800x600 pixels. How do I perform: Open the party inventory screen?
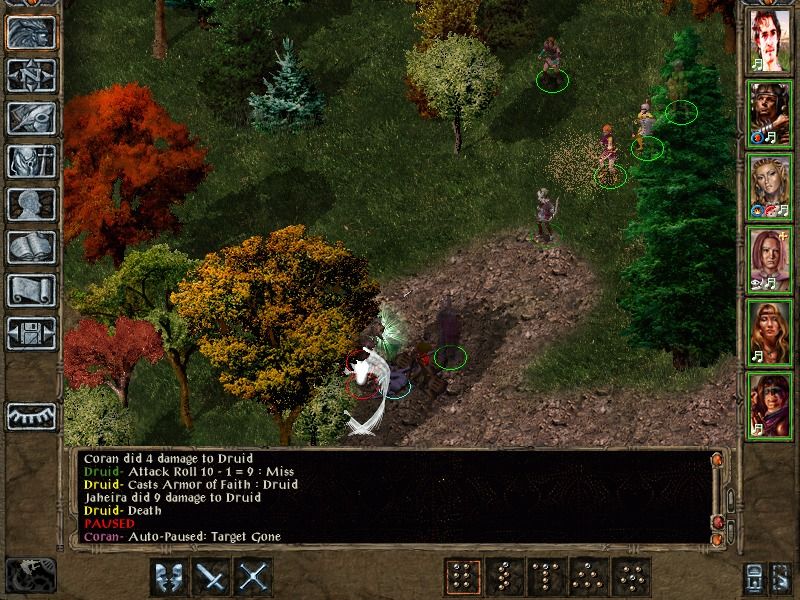click(x=30, y=161)
